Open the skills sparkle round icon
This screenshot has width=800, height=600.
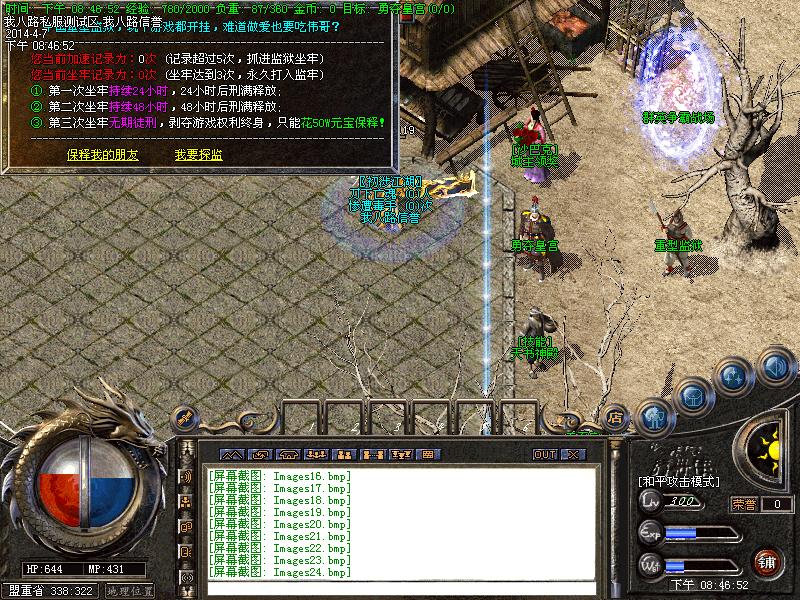coord(735,377)
